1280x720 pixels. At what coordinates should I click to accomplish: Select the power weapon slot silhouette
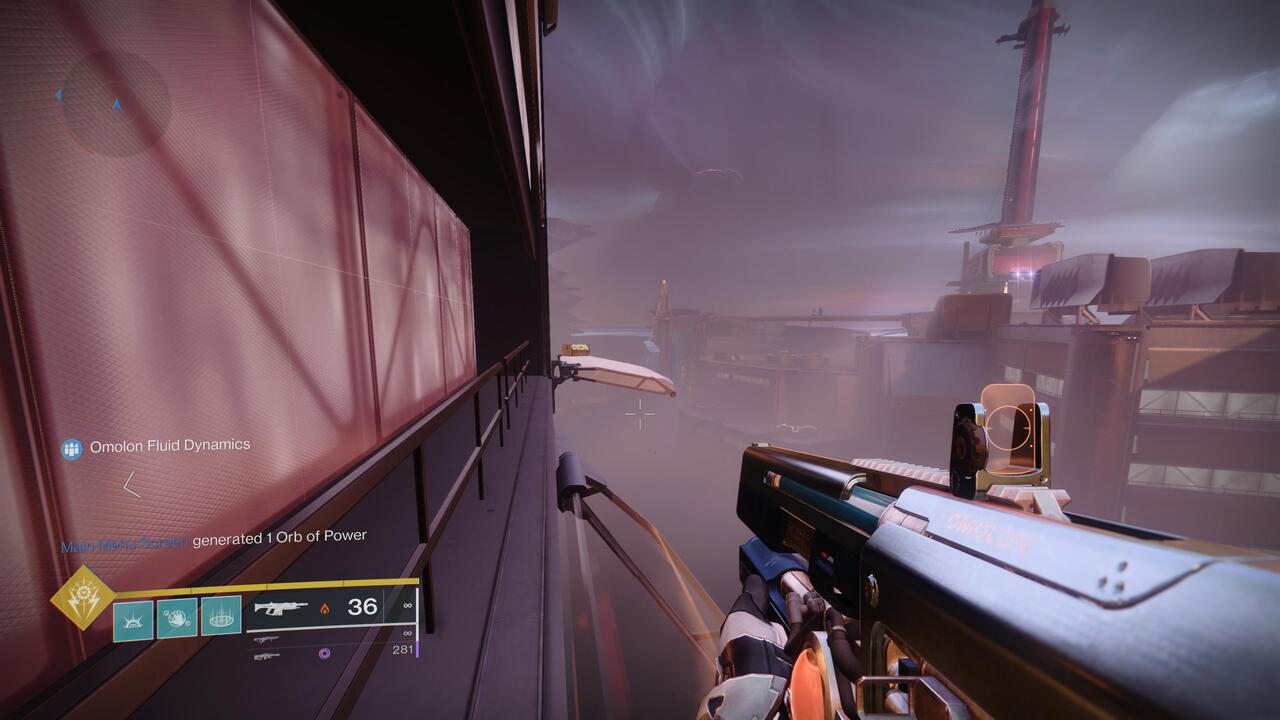point(266,655)
